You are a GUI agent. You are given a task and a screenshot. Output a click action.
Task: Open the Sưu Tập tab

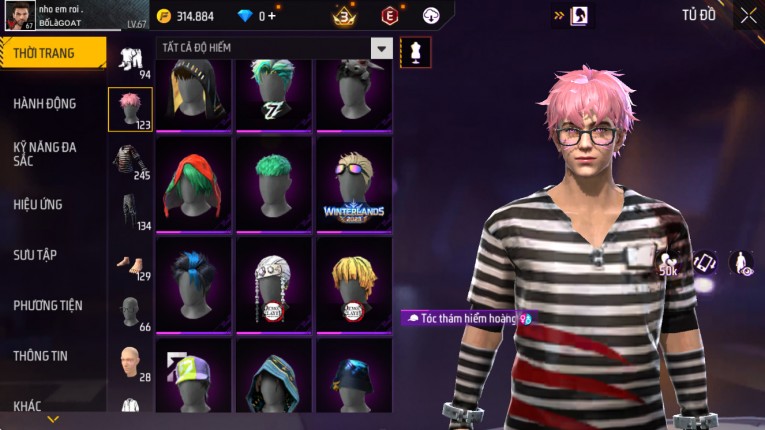pos(35,255)
